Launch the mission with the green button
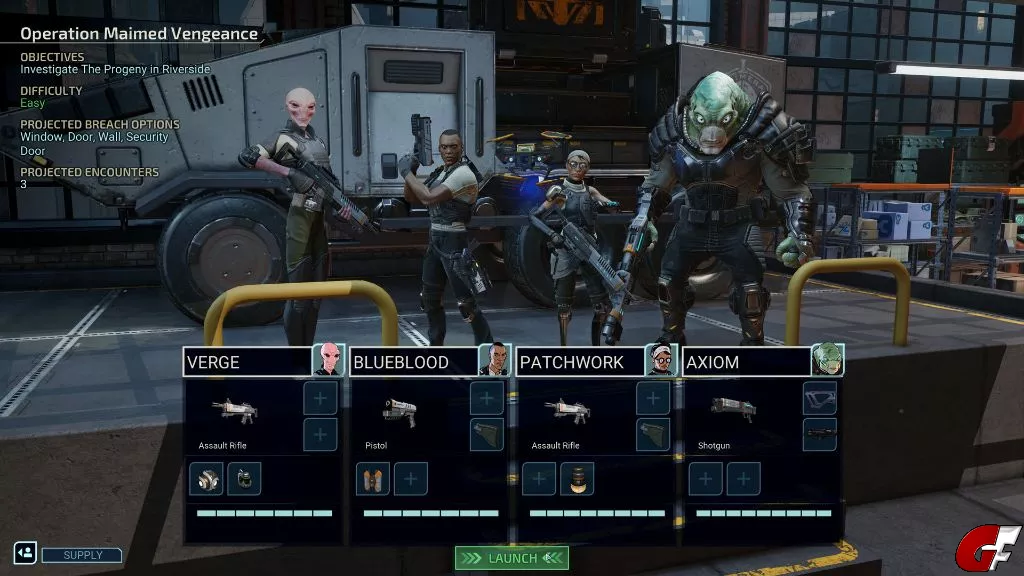Screen dimensions: 1024x576 pos(512,558)
